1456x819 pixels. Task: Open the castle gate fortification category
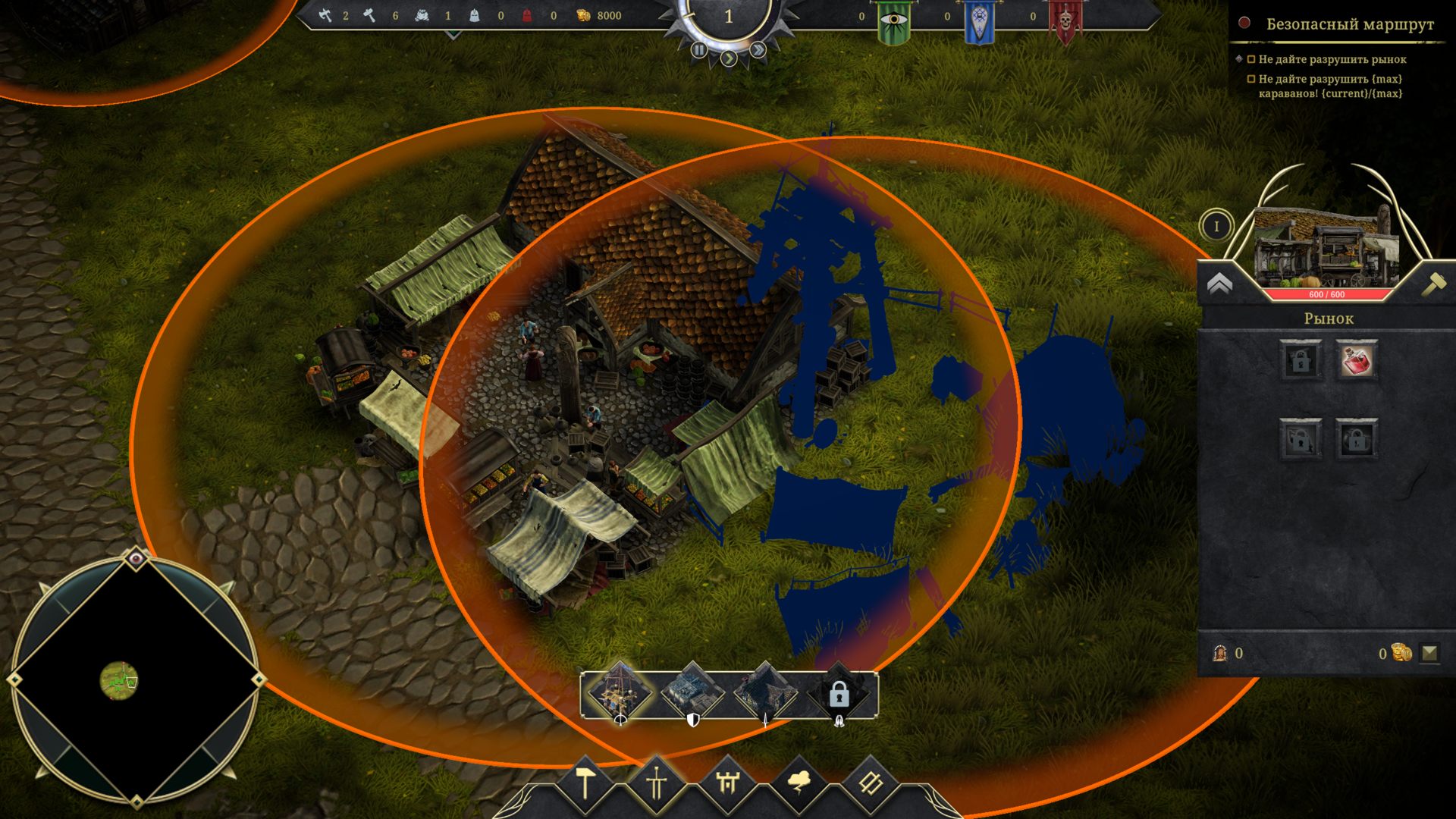pos(728,782)
